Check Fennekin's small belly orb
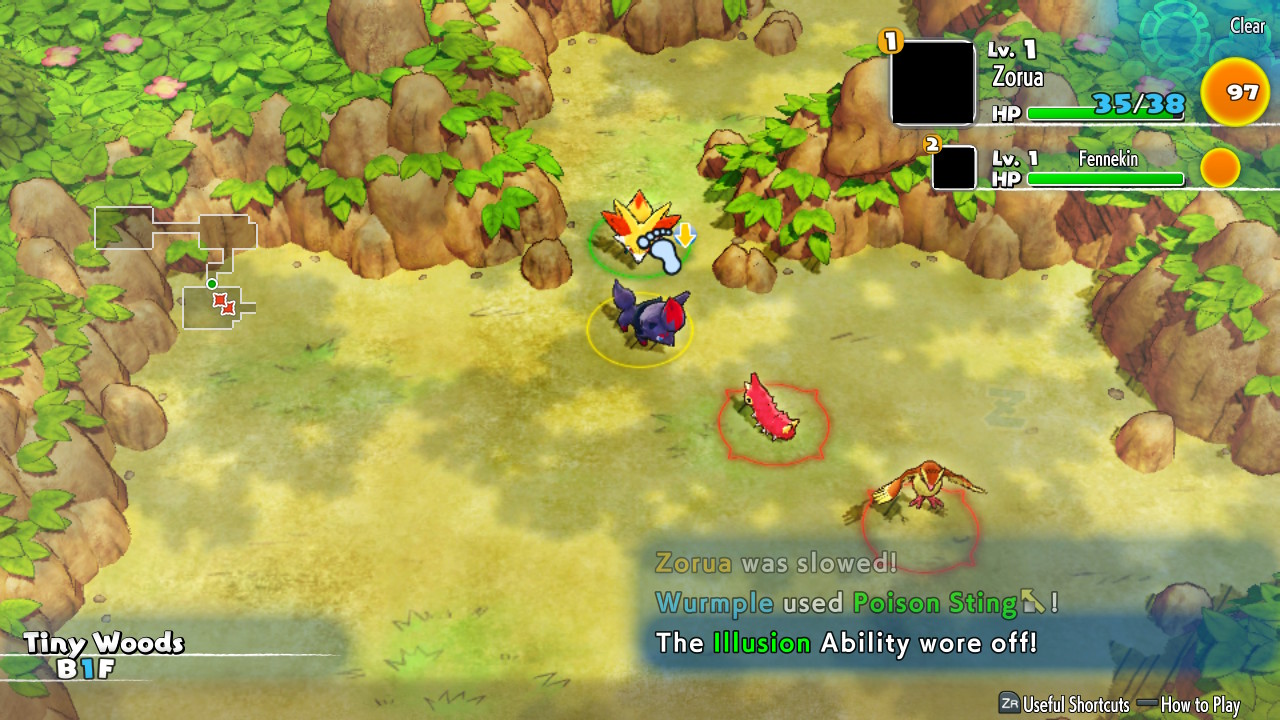 tap(1220, 168)
